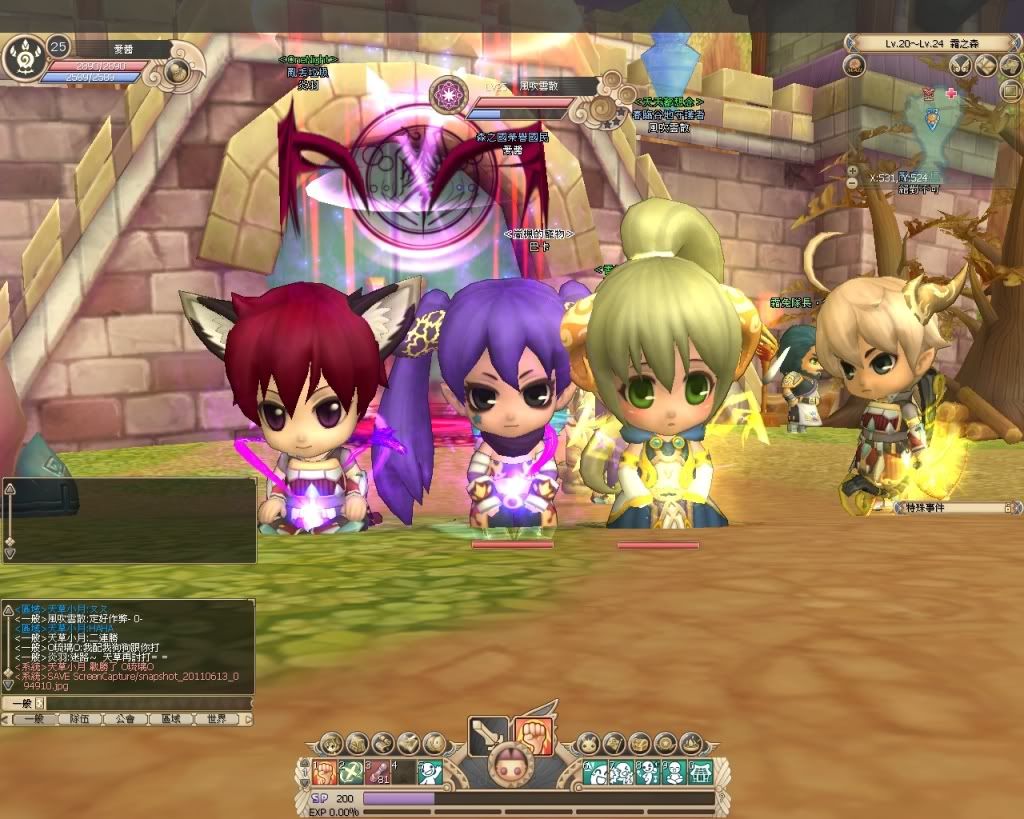This screenshot has width=1024, height=819.
Task: Zoom out the minimap
Action: (x=852, y=184)
